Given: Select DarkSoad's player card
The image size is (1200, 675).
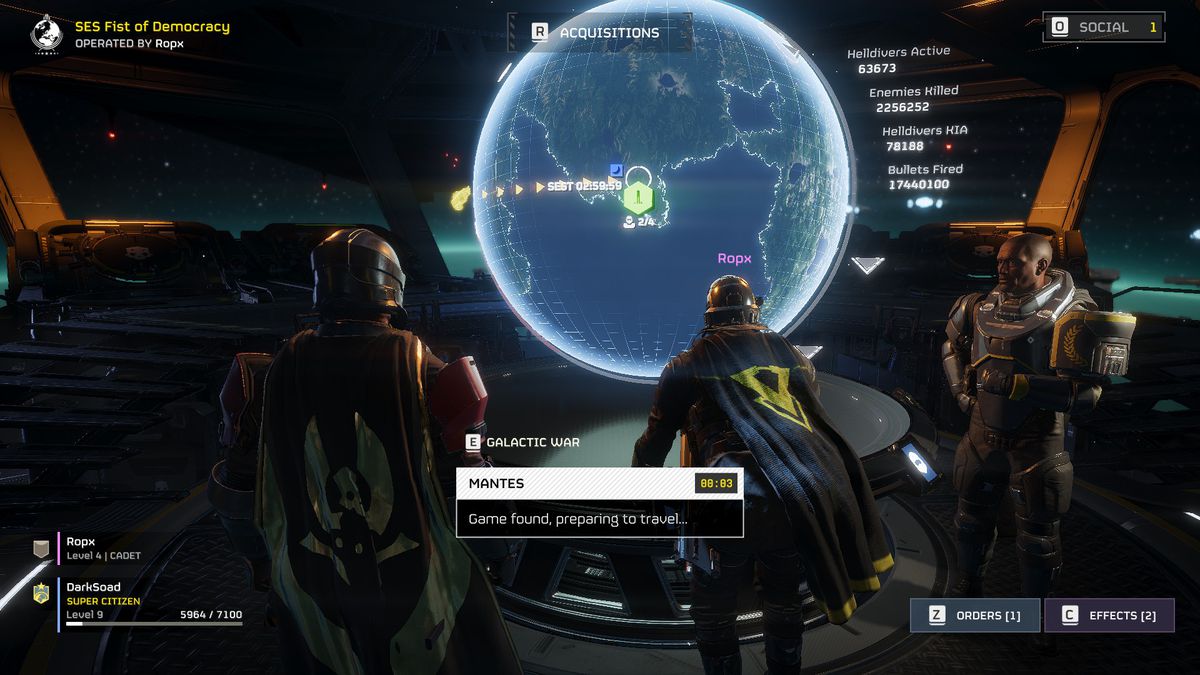Looking at the screenshot, I should click(x=140, y=600).
